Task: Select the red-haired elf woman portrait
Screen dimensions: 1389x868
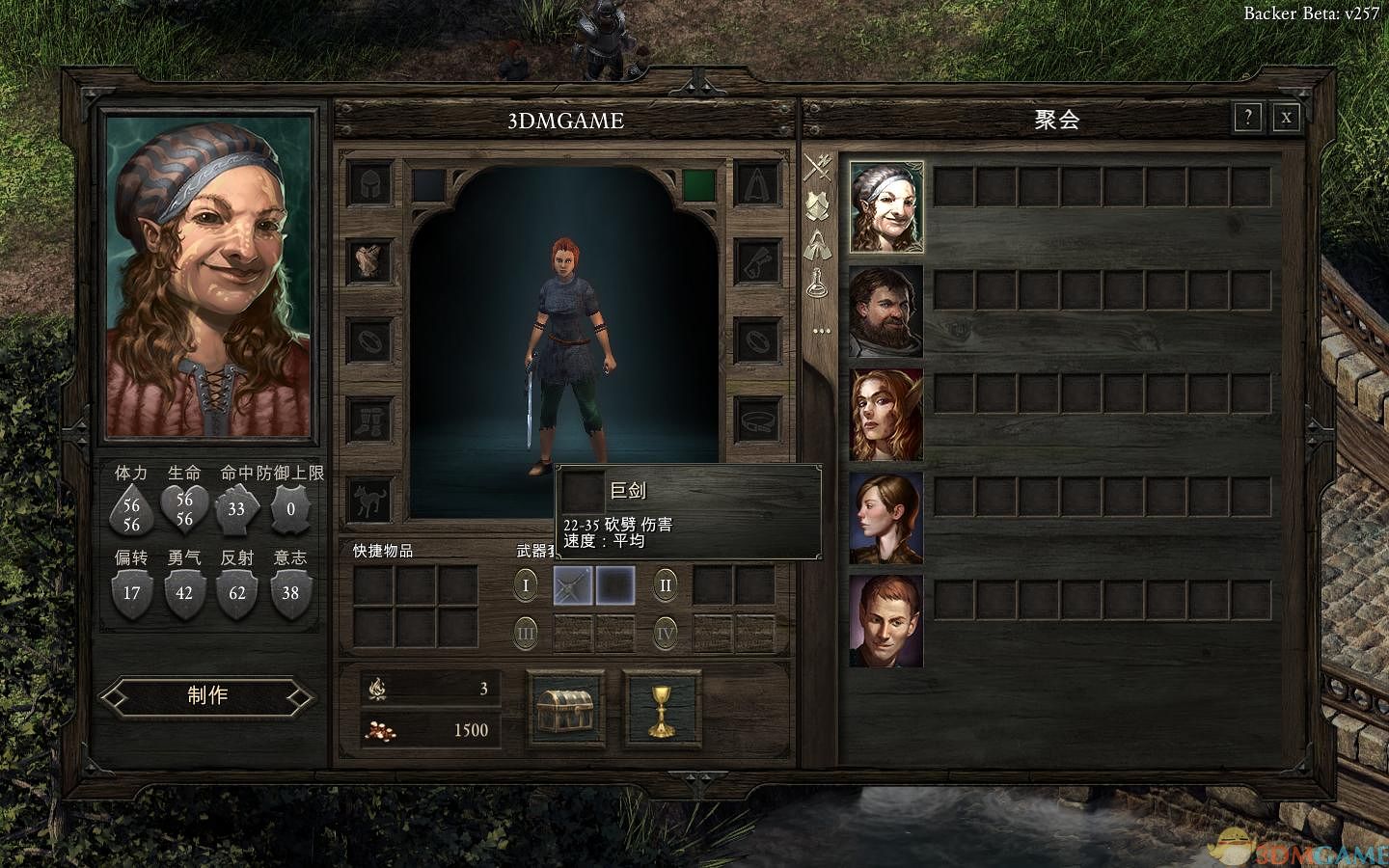Action: coord(886,415)
